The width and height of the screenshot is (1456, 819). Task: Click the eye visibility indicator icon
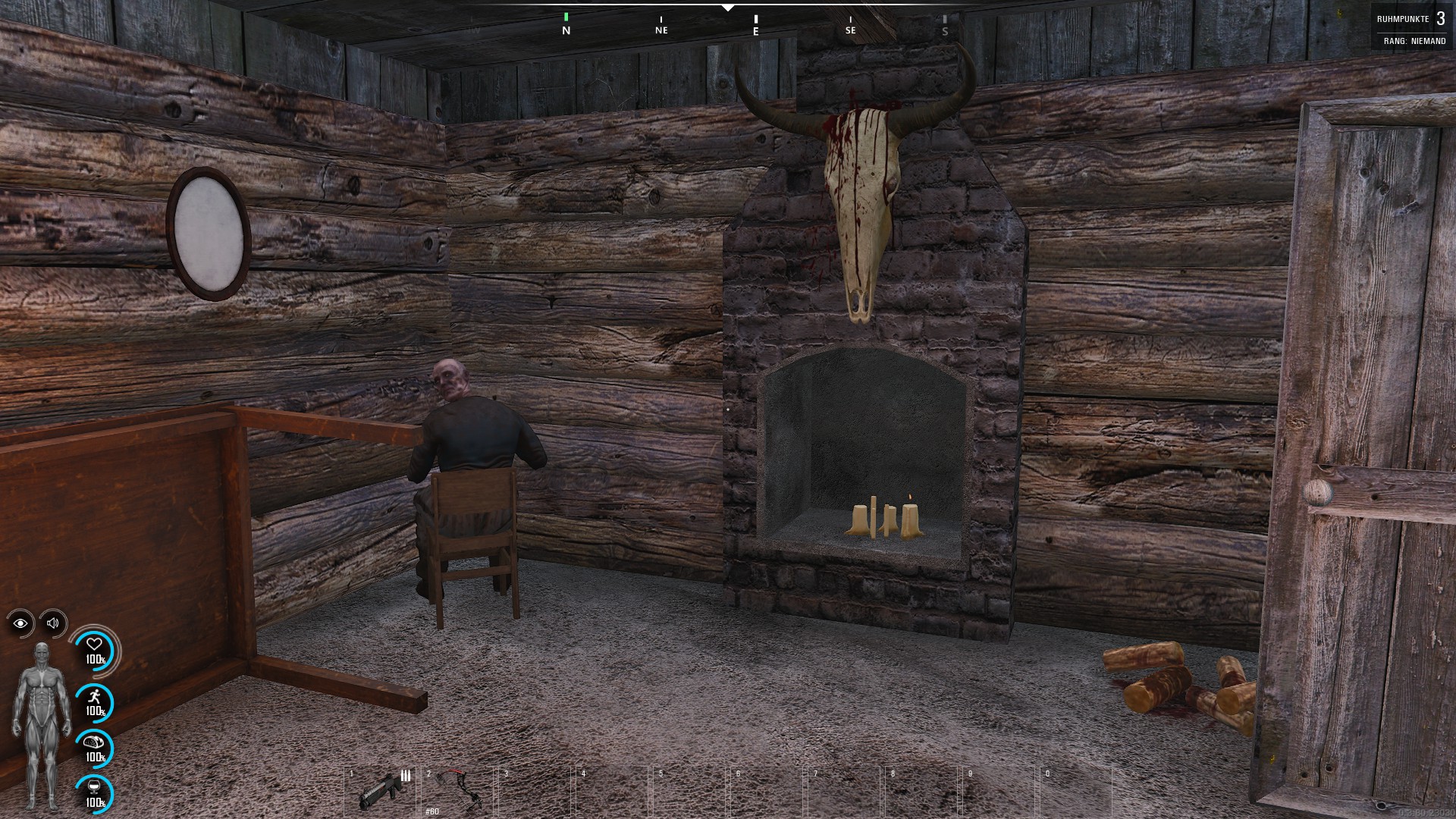pos(20,623)
